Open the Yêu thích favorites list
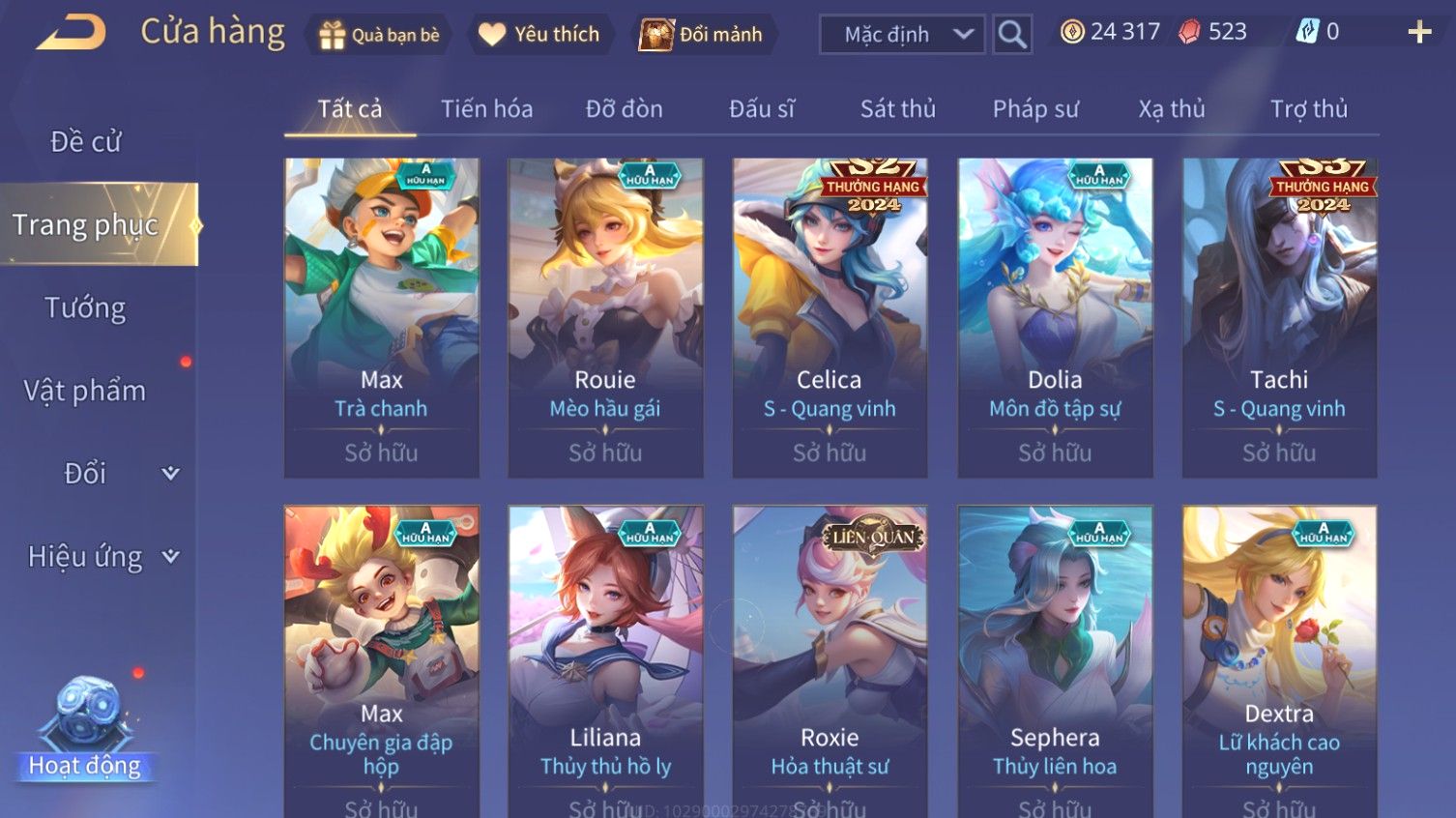Image resolution: width=1456 pixels, height=818 pixels. (539, 35)
